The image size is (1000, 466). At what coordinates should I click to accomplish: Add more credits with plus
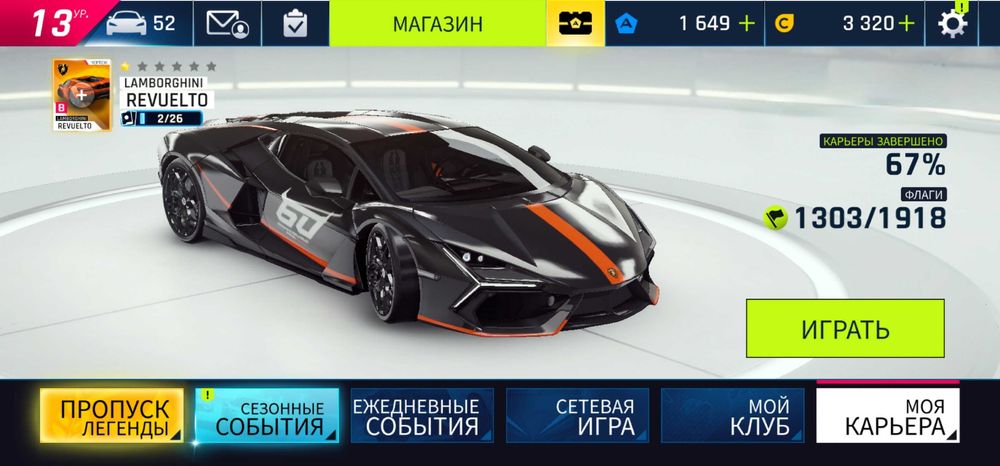point(906,23)
